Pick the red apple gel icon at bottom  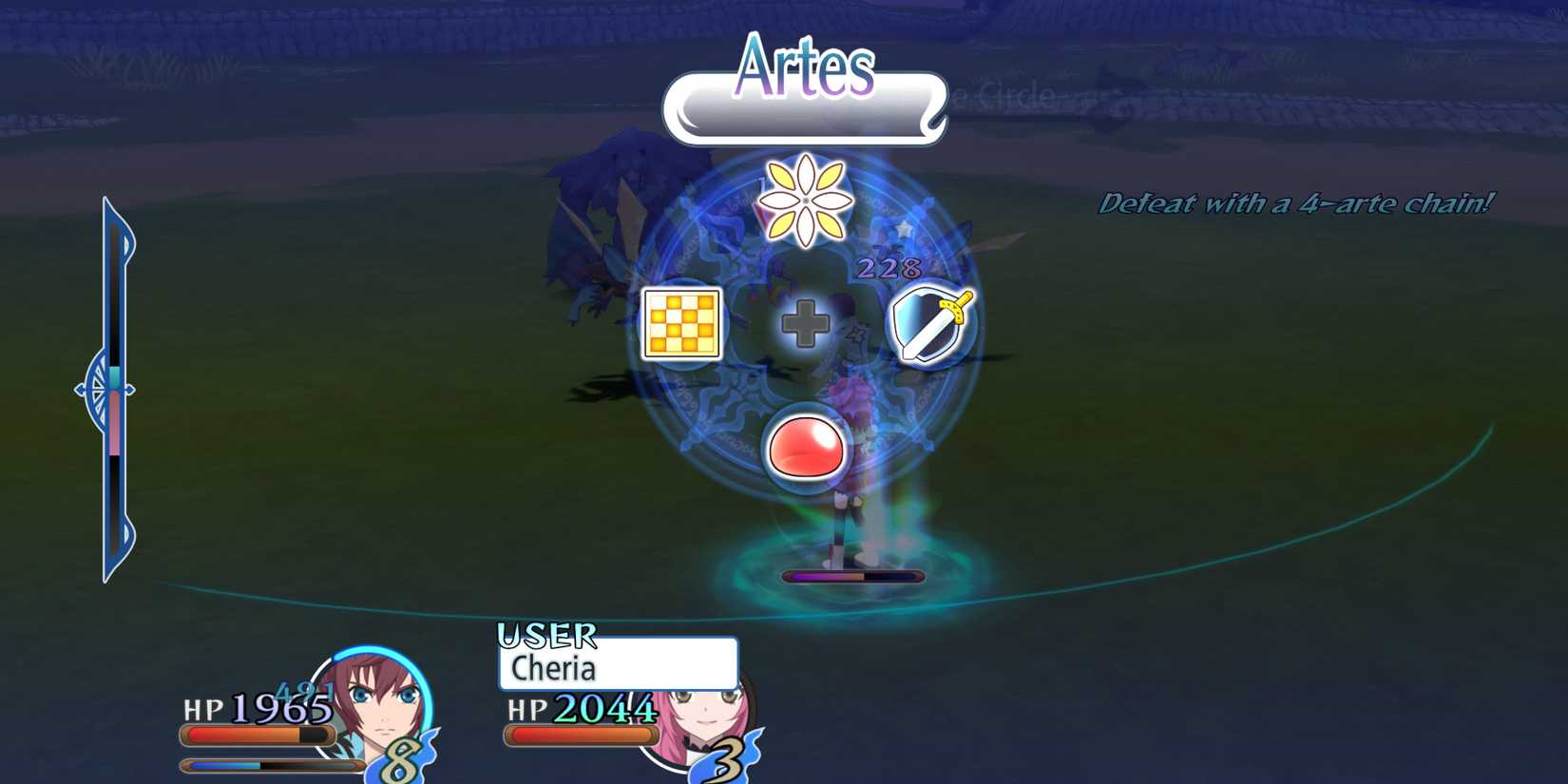(x=807, y=445)
